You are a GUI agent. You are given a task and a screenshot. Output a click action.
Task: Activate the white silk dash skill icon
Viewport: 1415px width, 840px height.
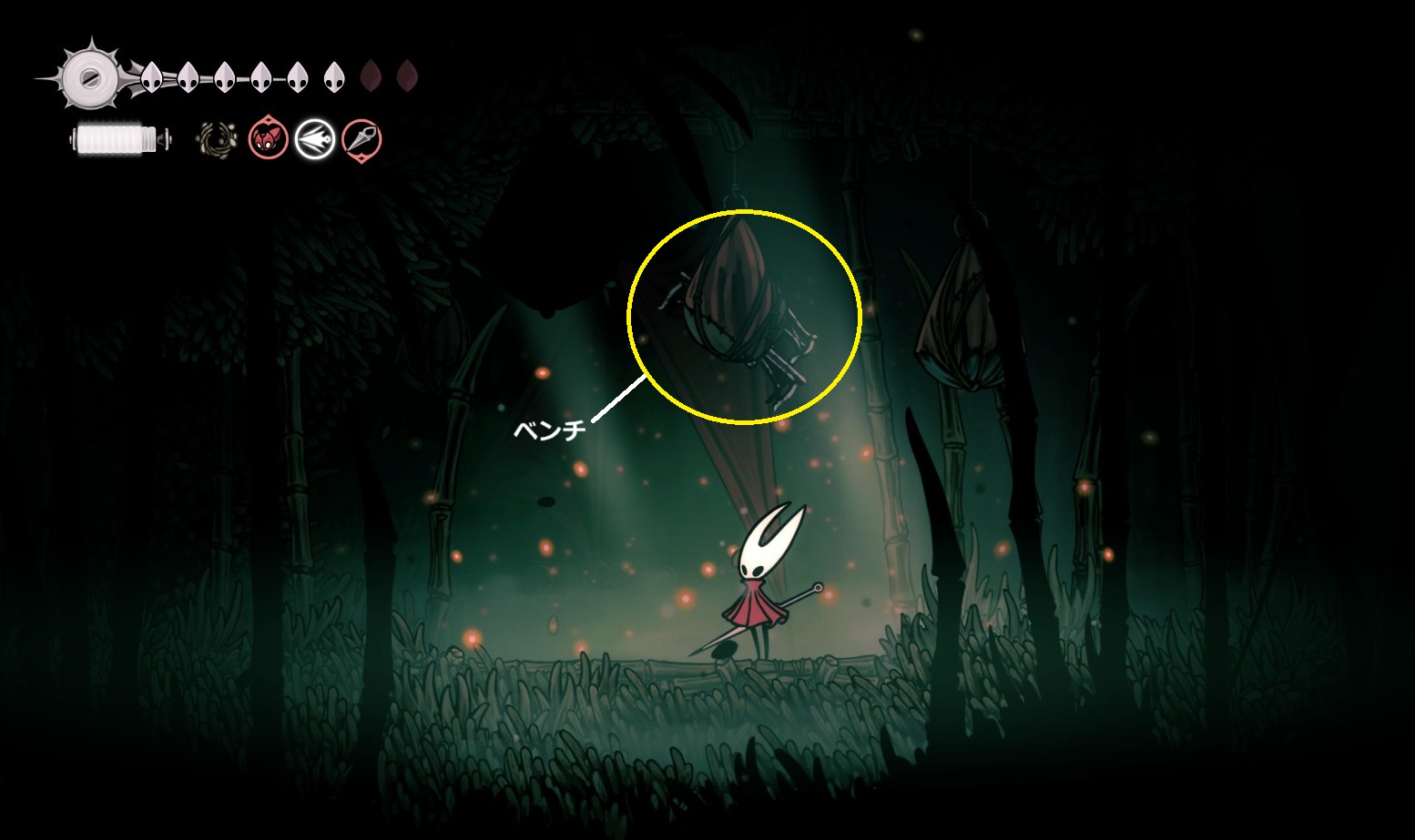pyautogui.click(x=315, y=140)
